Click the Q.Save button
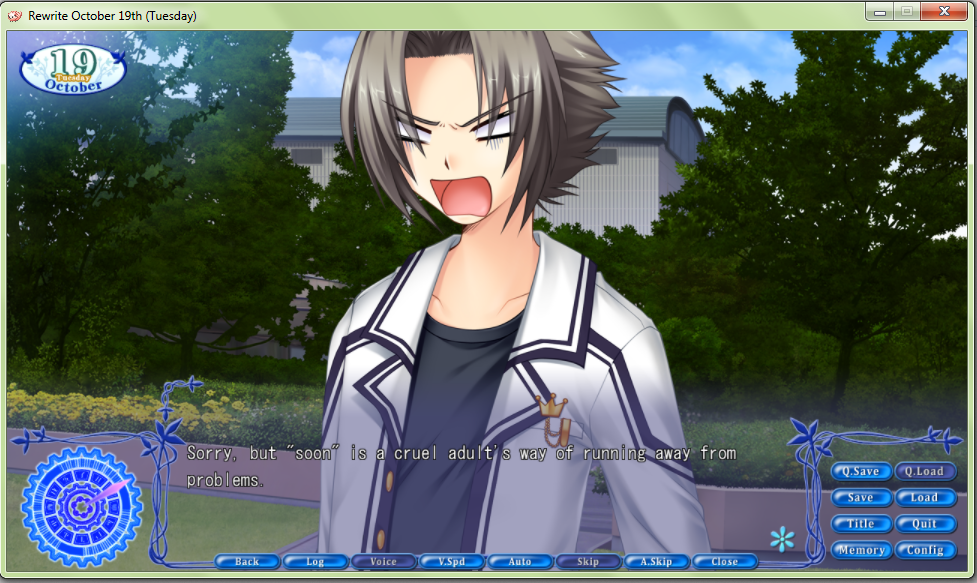Screen dimensions: 977x583 tap(860, 471)
